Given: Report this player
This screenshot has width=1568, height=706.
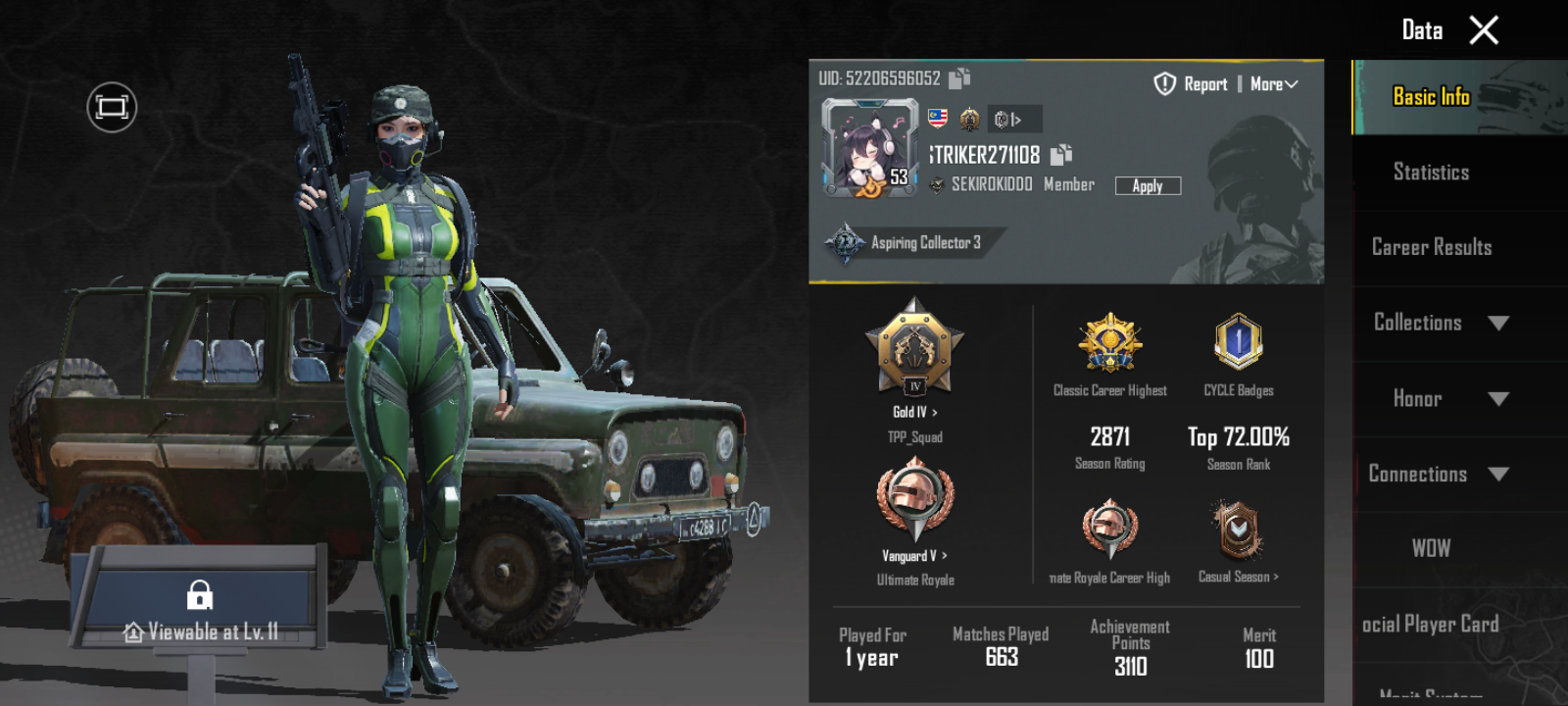Looking at the screenshot, I should coord(1191,84).
